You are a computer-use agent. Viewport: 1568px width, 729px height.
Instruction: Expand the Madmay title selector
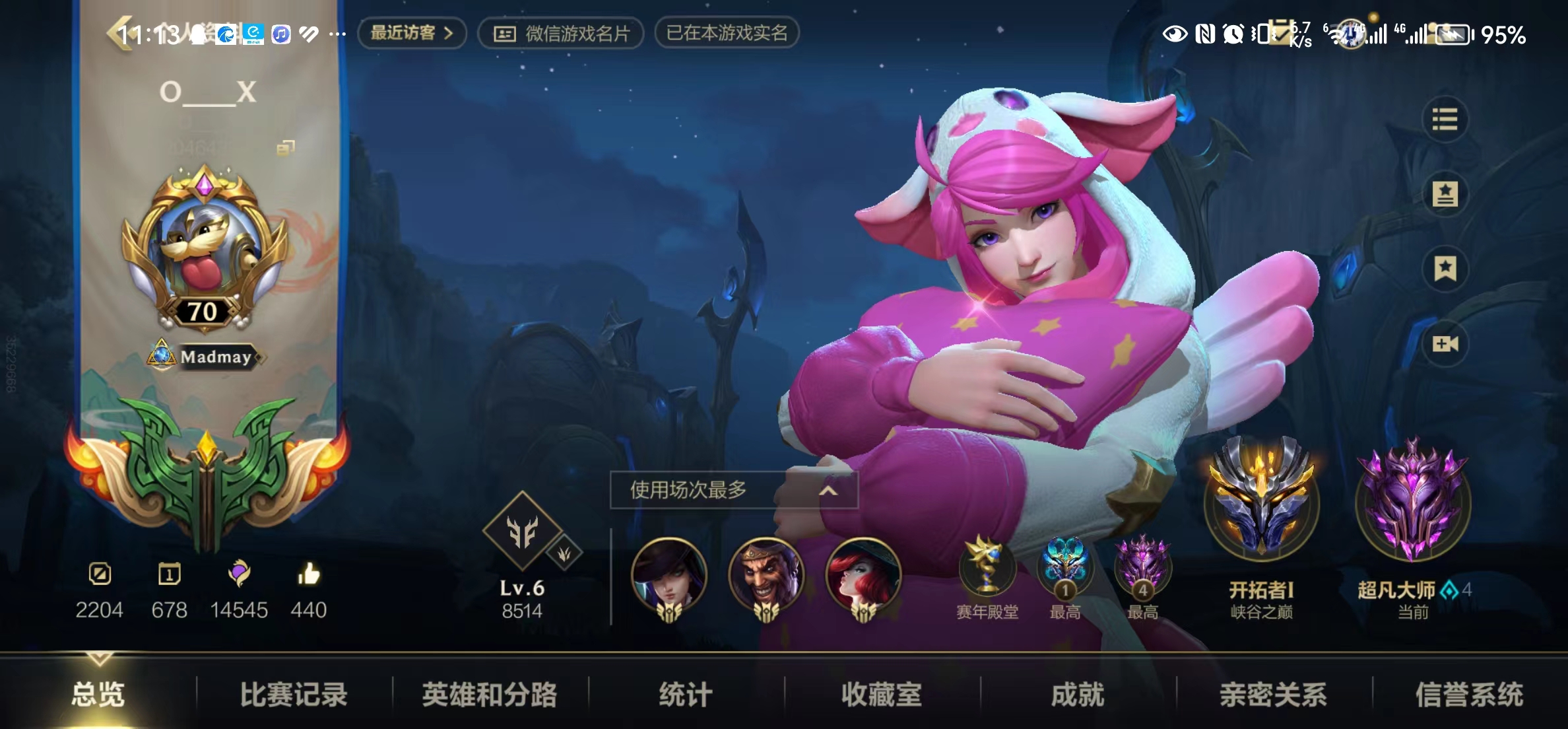click(x=207, y=357)
